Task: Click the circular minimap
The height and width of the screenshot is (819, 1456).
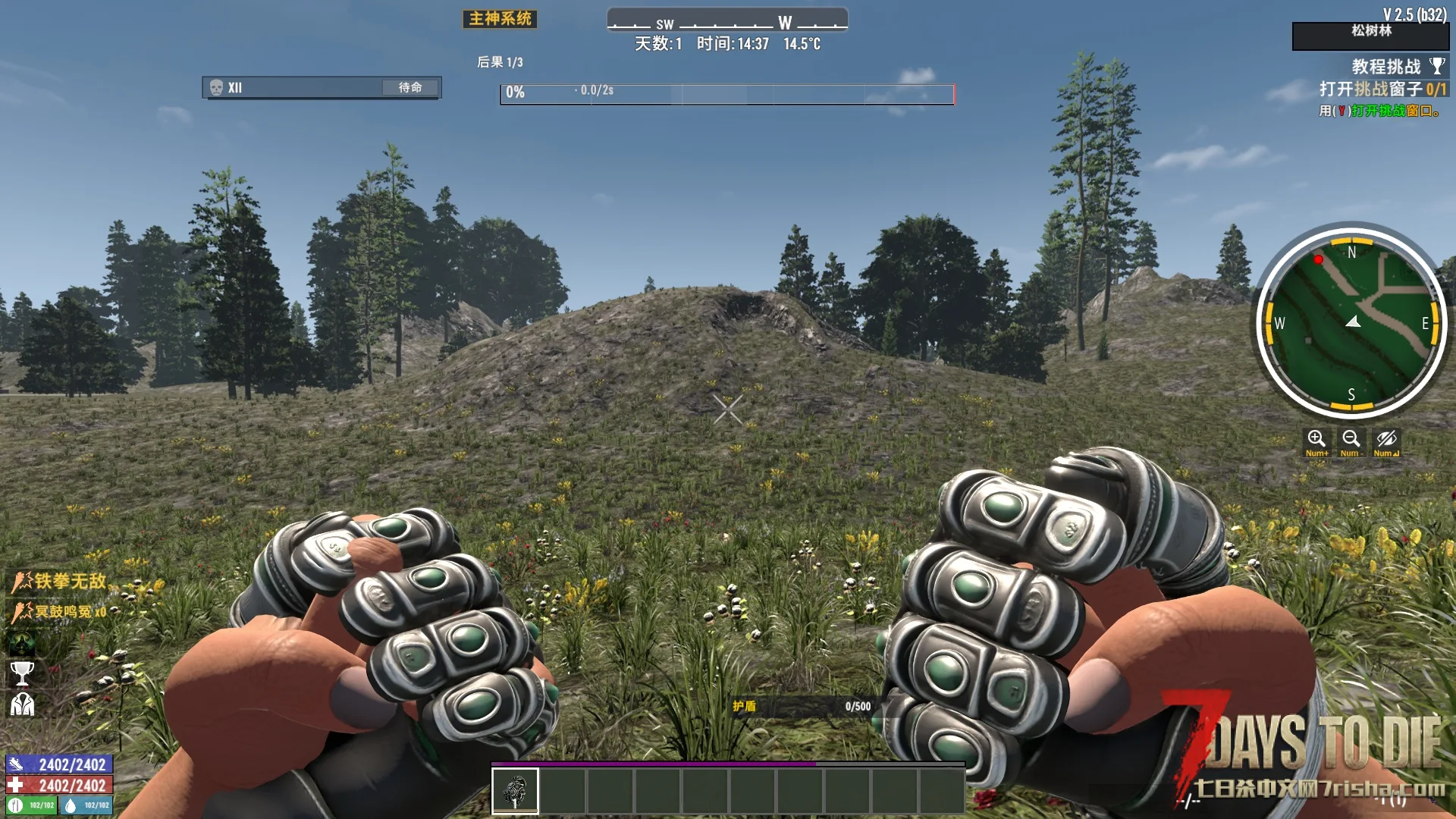Action: pyautogui.click(x=1351, y=322)
